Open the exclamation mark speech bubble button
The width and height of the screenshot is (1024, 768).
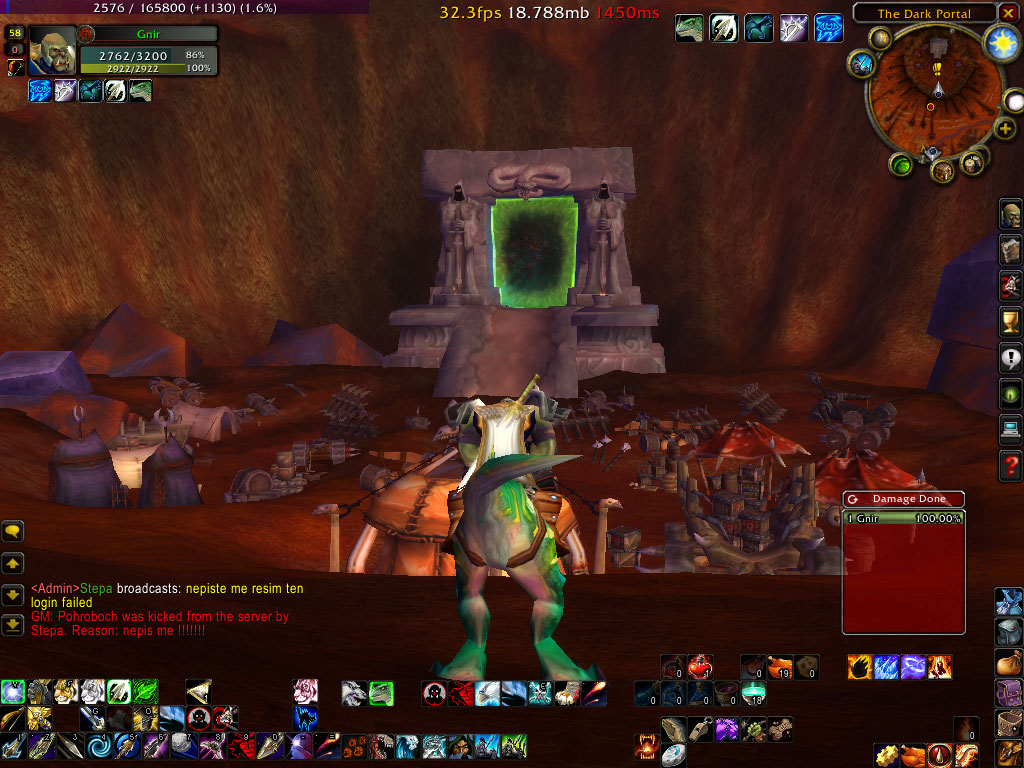pyautogui.click(x=1010, y=356)
